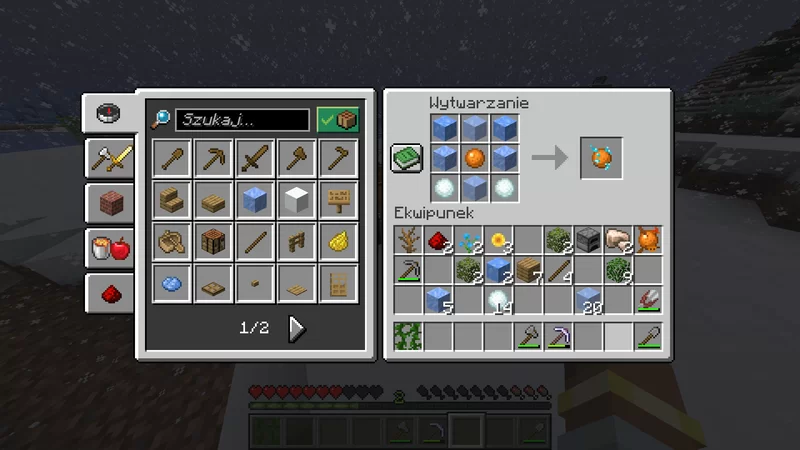This screenshot has height=450, width=800.
Task: Grab the stack of 7 wooden planks
Action: click(529, 270)
